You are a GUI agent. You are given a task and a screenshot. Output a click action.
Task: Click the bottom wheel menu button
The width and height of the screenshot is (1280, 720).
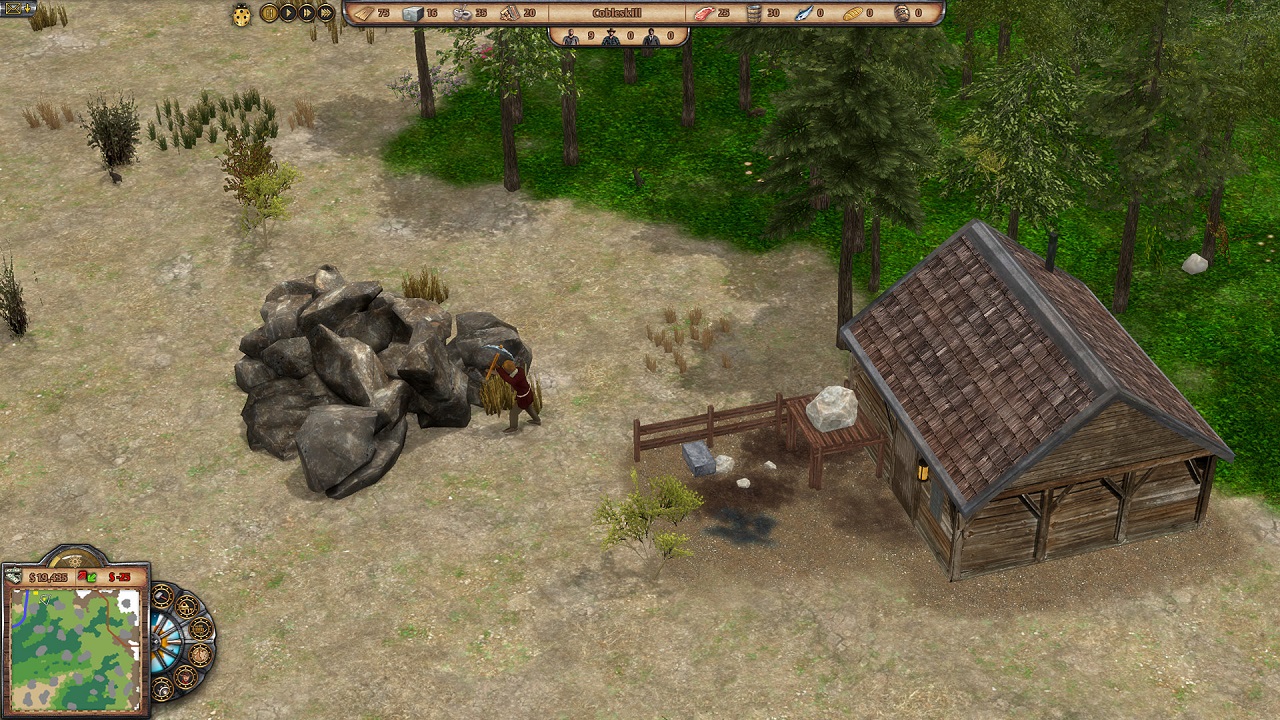[162, 687]
